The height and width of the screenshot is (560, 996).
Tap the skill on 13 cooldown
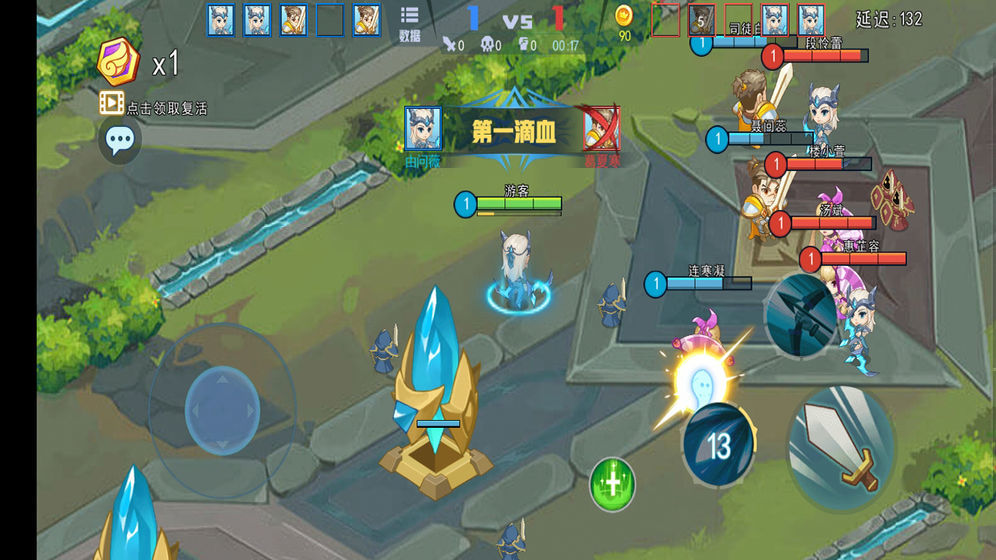(718, 444)
